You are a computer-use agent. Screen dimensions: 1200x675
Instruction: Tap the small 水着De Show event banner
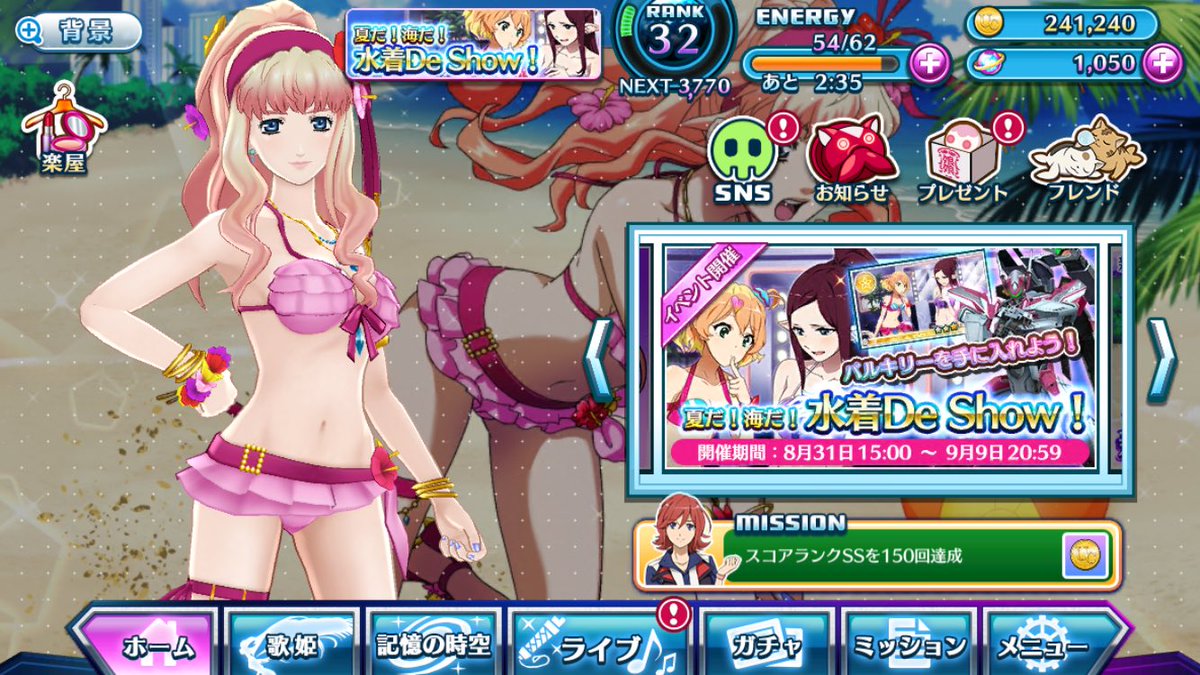(x=473, y=43)
